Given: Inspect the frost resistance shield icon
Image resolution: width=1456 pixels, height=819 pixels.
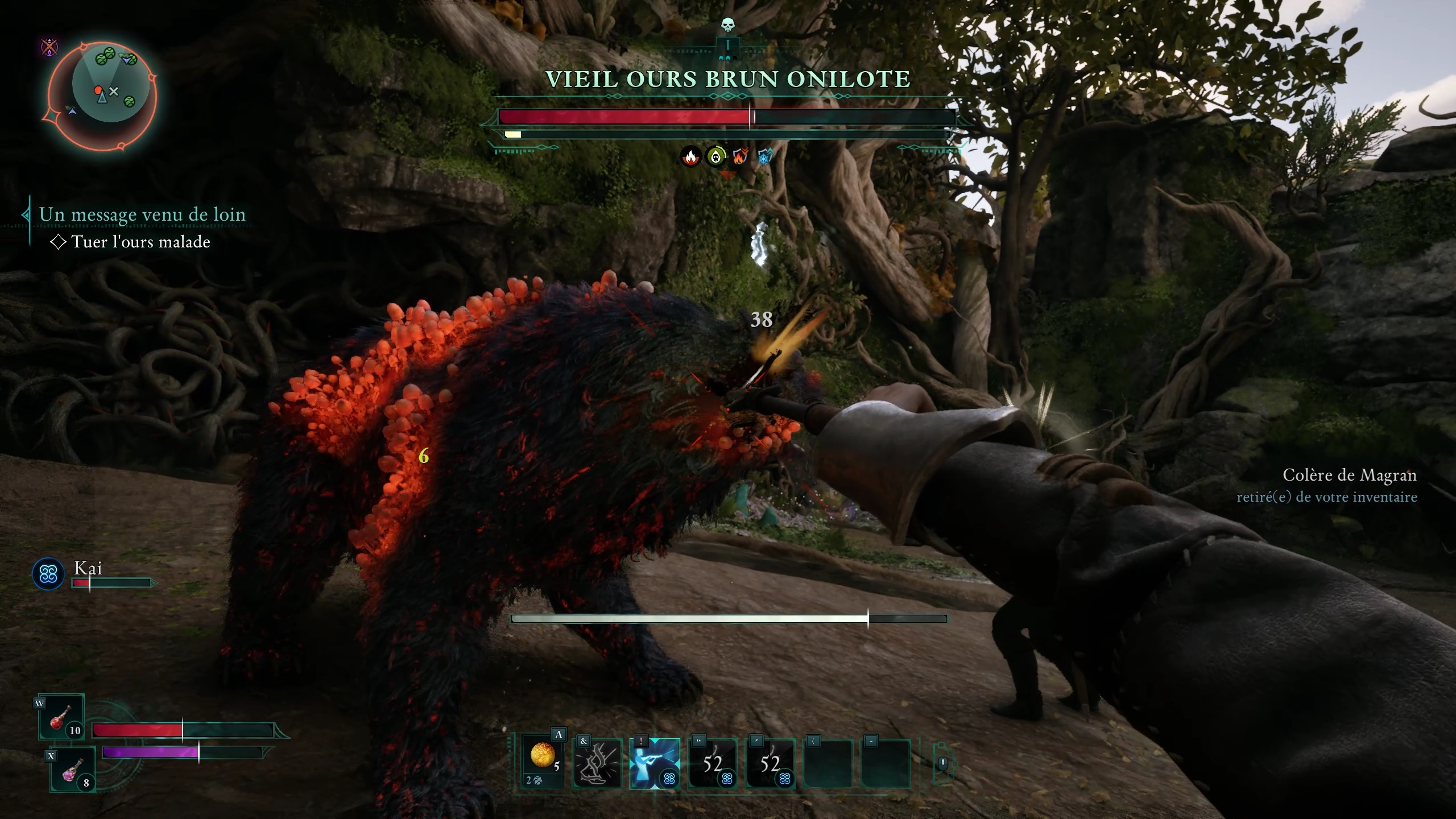Looking at the screenshot, I should pyautogui.click(x=764, y=156).
